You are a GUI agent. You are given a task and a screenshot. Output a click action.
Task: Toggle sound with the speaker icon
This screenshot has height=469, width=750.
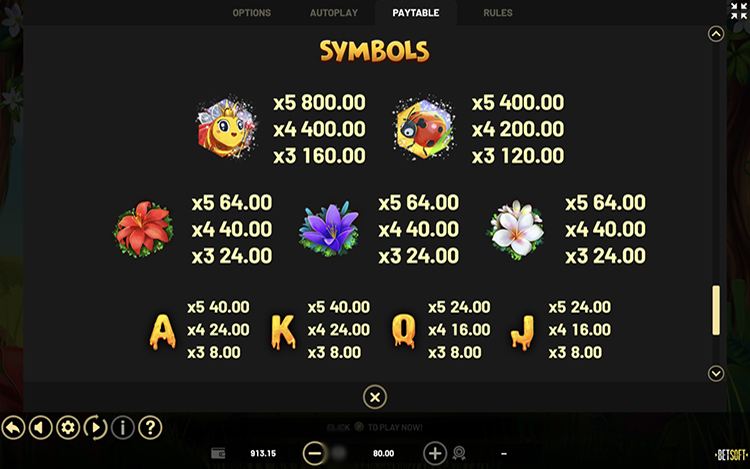(41, 428)
